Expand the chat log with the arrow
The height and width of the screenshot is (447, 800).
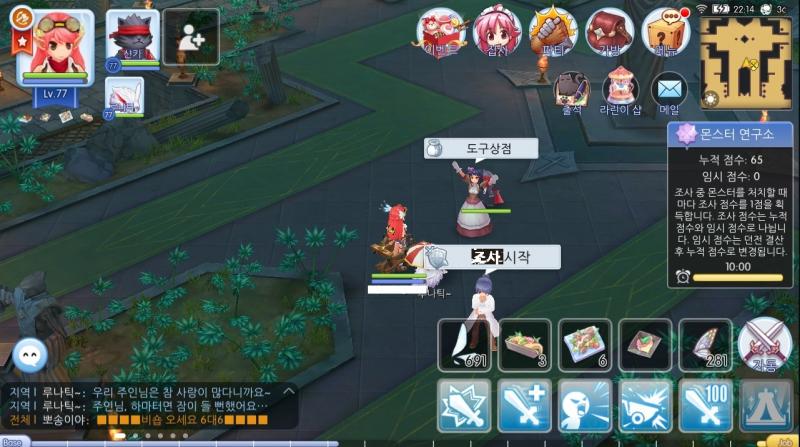tap(288, 391)
